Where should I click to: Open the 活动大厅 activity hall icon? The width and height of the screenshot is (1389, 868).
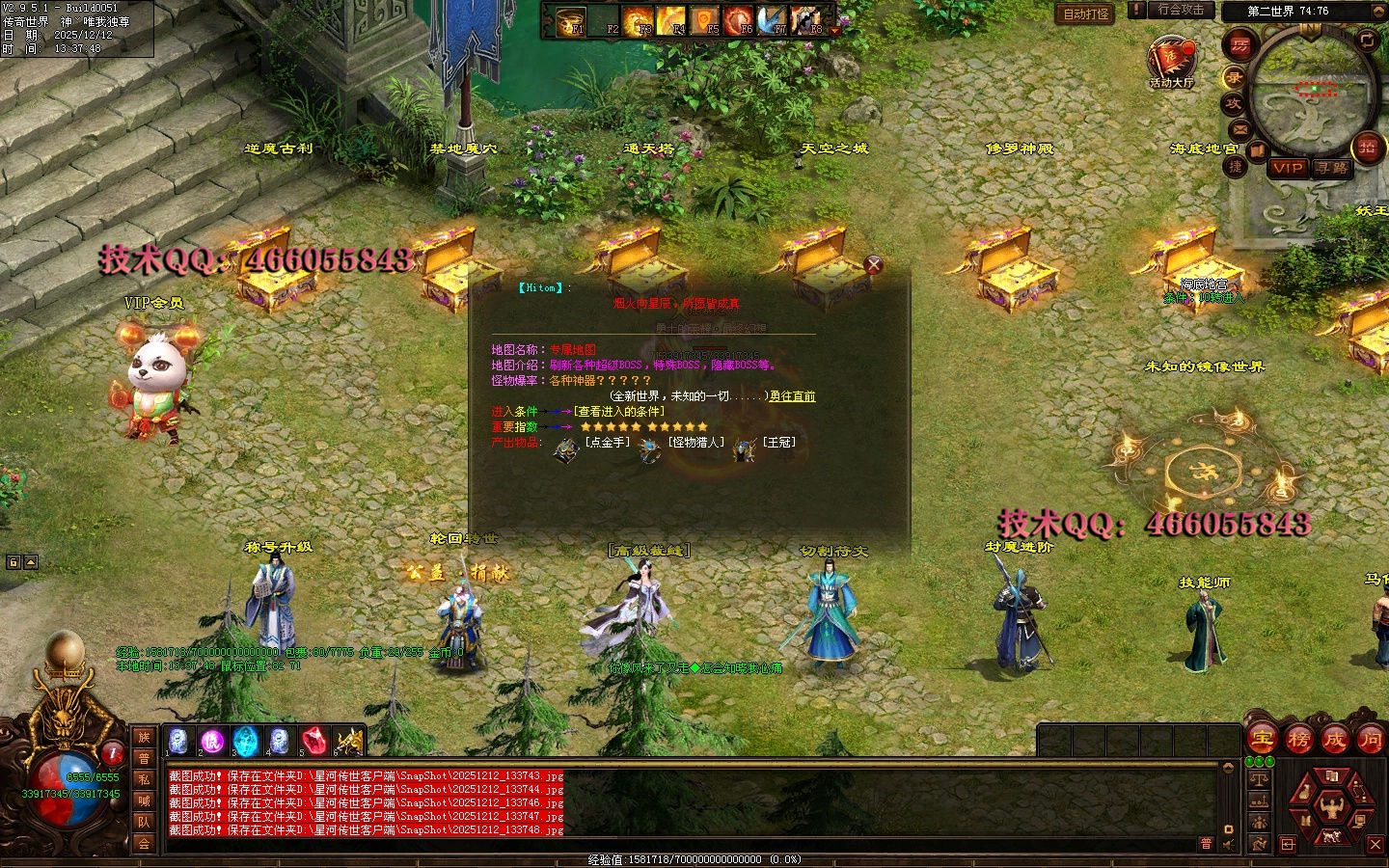tap(1171, 60)
